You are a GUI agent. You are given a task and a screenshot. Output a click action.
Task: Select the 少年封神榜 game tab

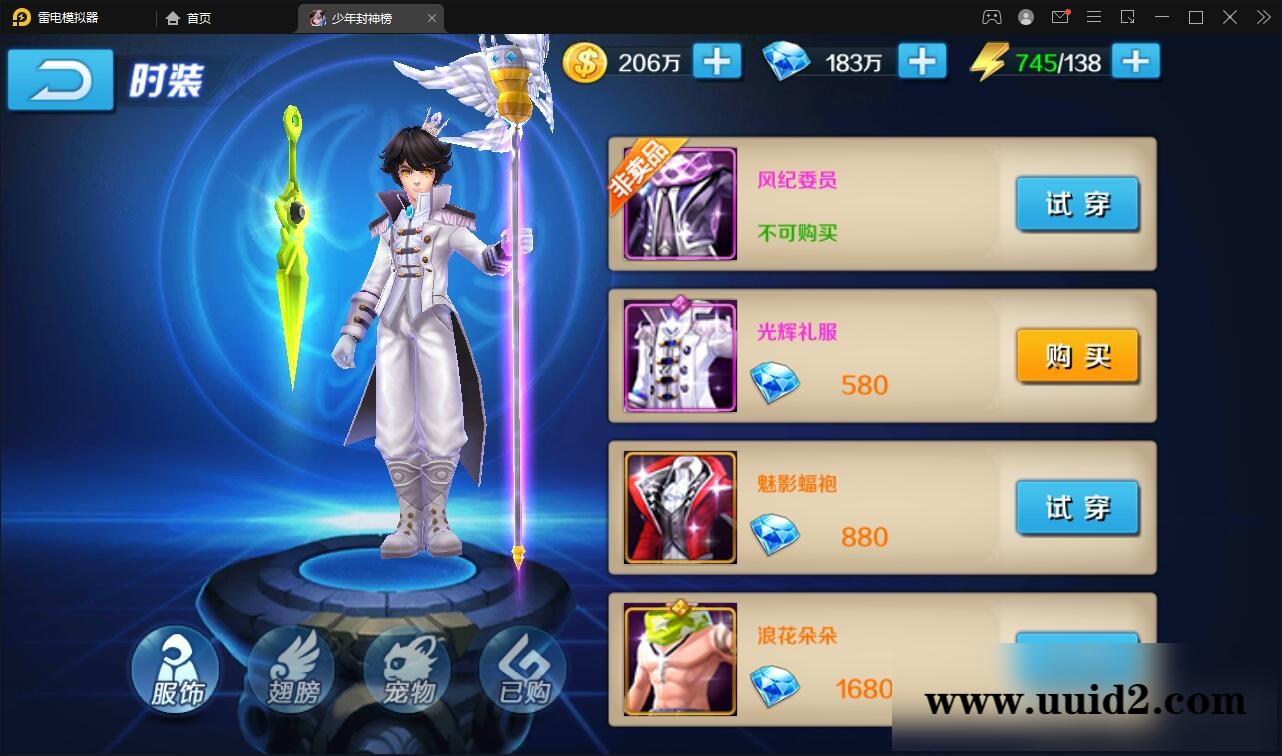370,17
